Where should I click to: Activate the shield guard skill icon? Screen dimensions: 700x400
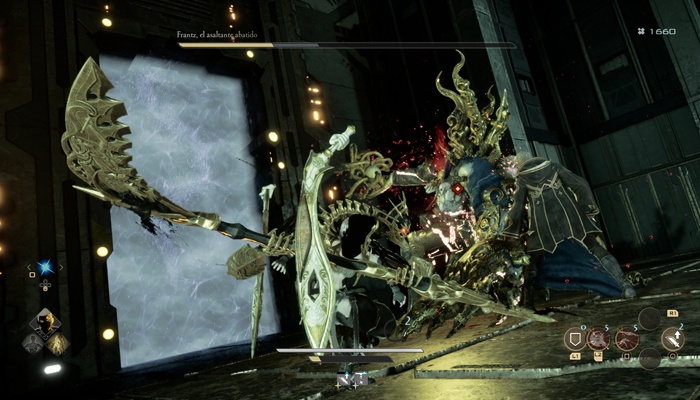tap(574, 338)
